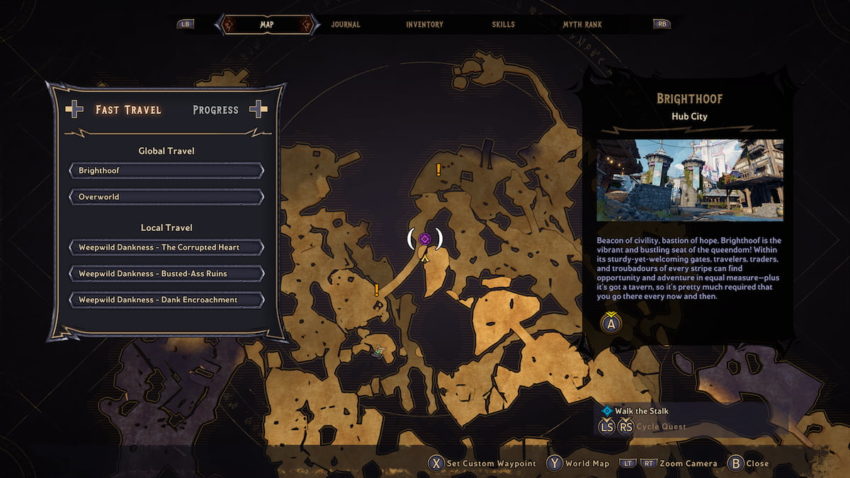This screenshot has height=478, width=850.
Task: Open the Progress panel tab
Action: click(215, 110)
